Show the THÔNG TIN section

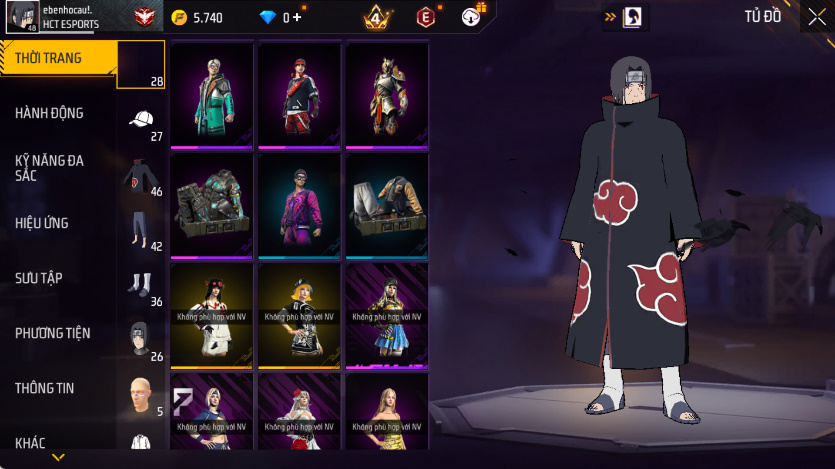click(45, 388)
